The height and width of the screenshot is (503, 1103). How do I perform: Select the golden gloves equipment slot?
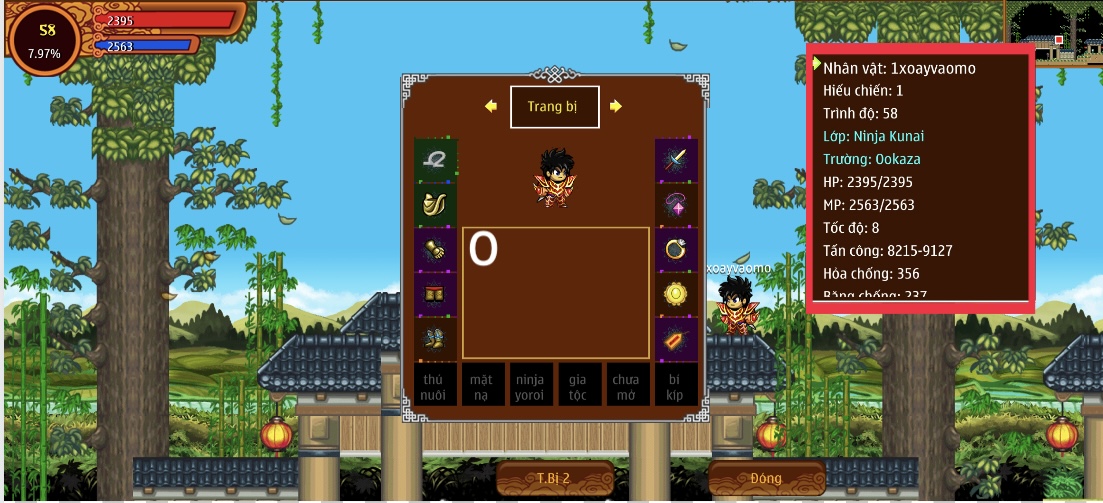(435, 250)
